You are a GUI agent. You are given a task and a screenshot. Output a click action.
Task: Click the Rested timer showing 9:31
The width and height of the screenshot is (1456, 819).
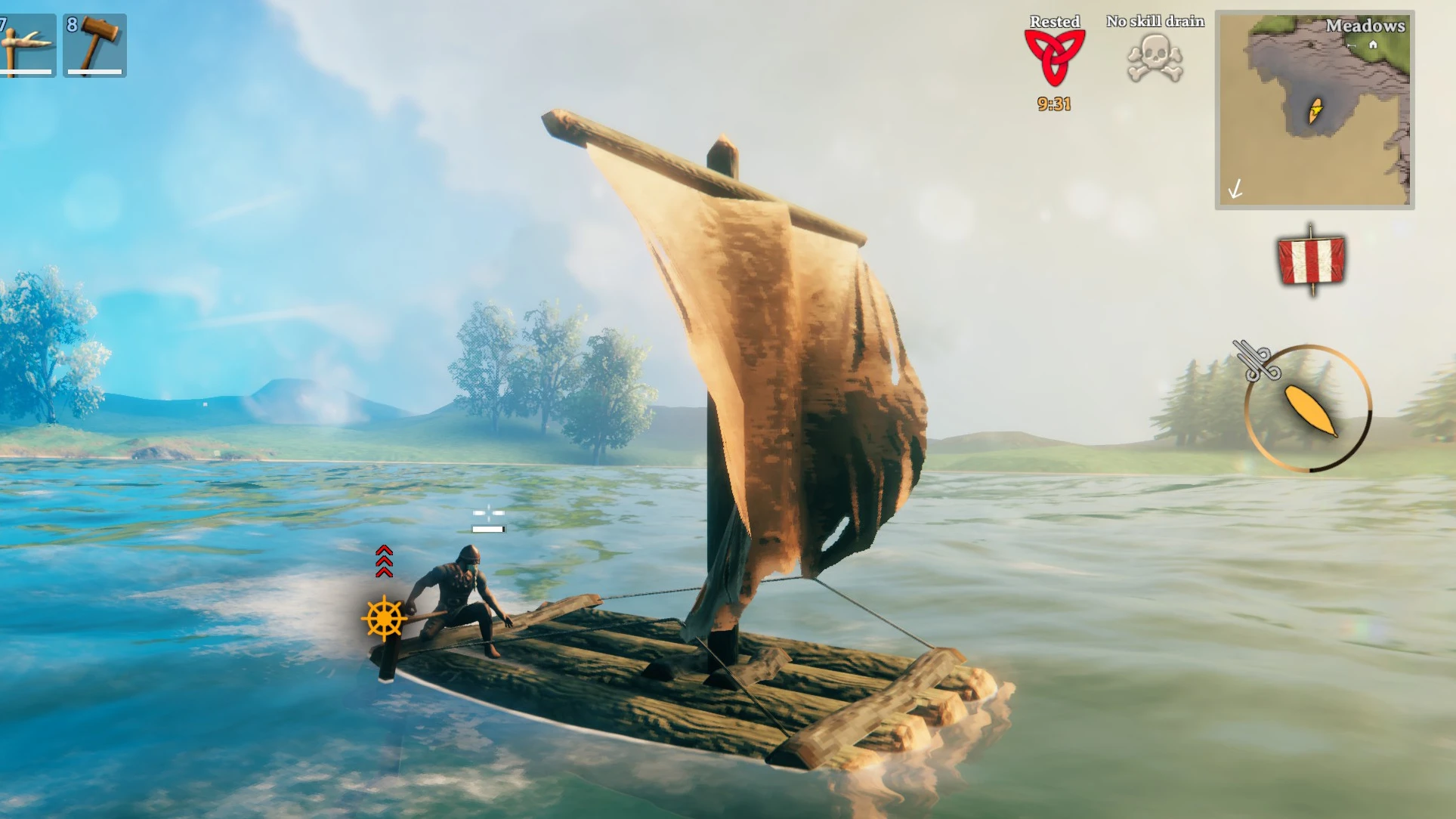(1053, 104)
